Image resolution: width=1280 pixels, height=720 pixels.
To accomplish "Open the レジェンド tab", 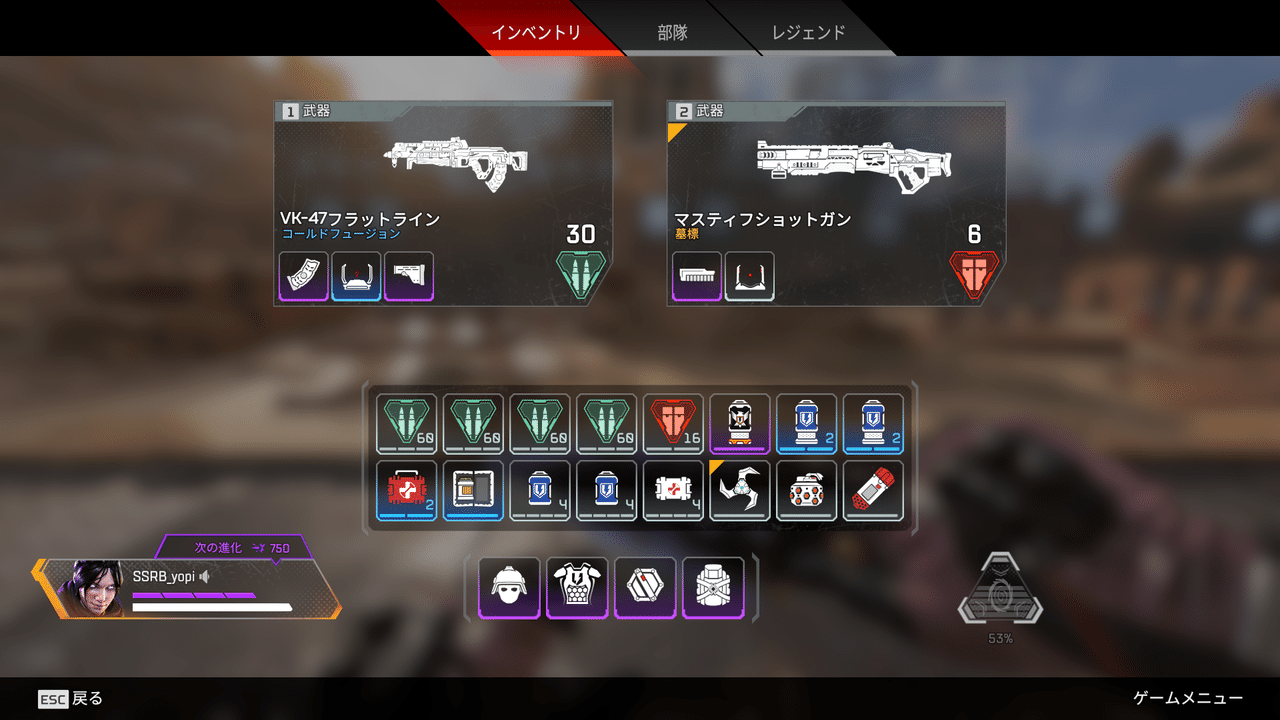I will (x=812, y=29).
